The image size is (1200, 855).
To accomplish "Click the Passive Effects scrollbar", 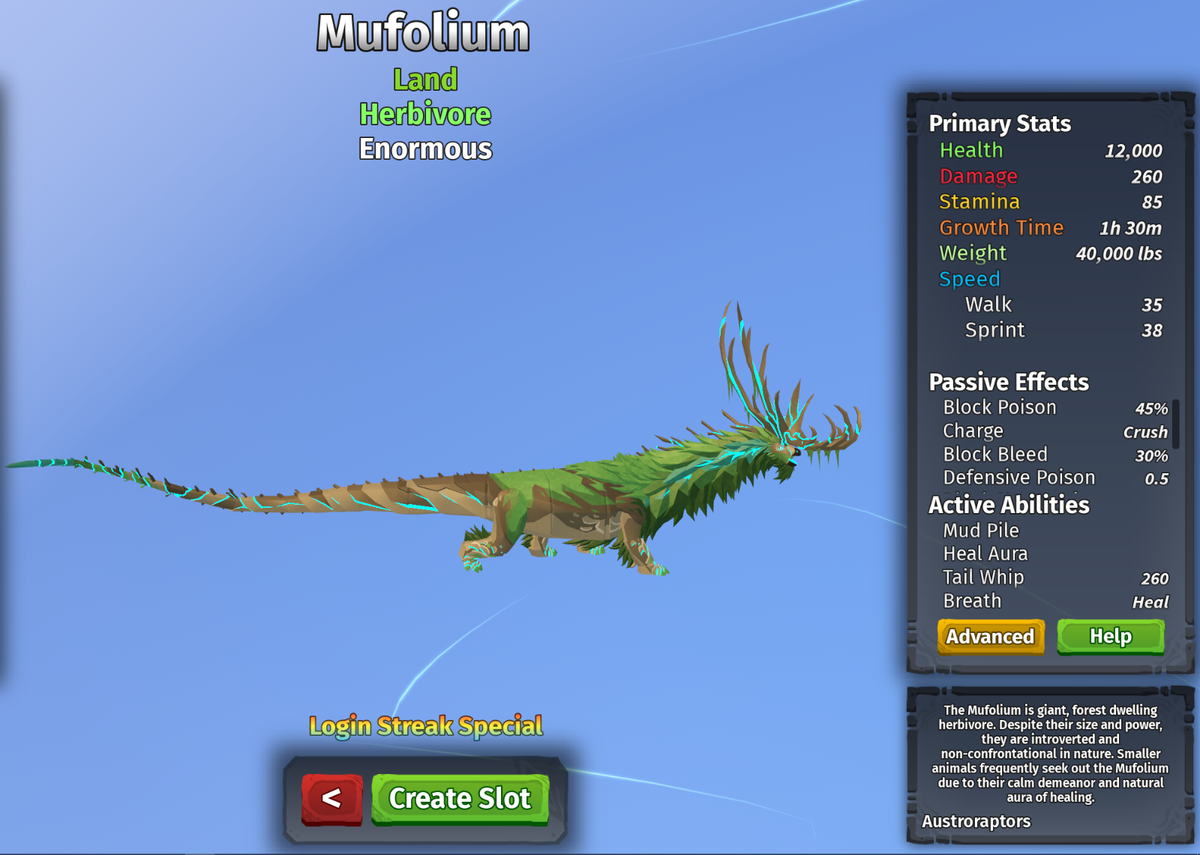I will pos(1176,425).
